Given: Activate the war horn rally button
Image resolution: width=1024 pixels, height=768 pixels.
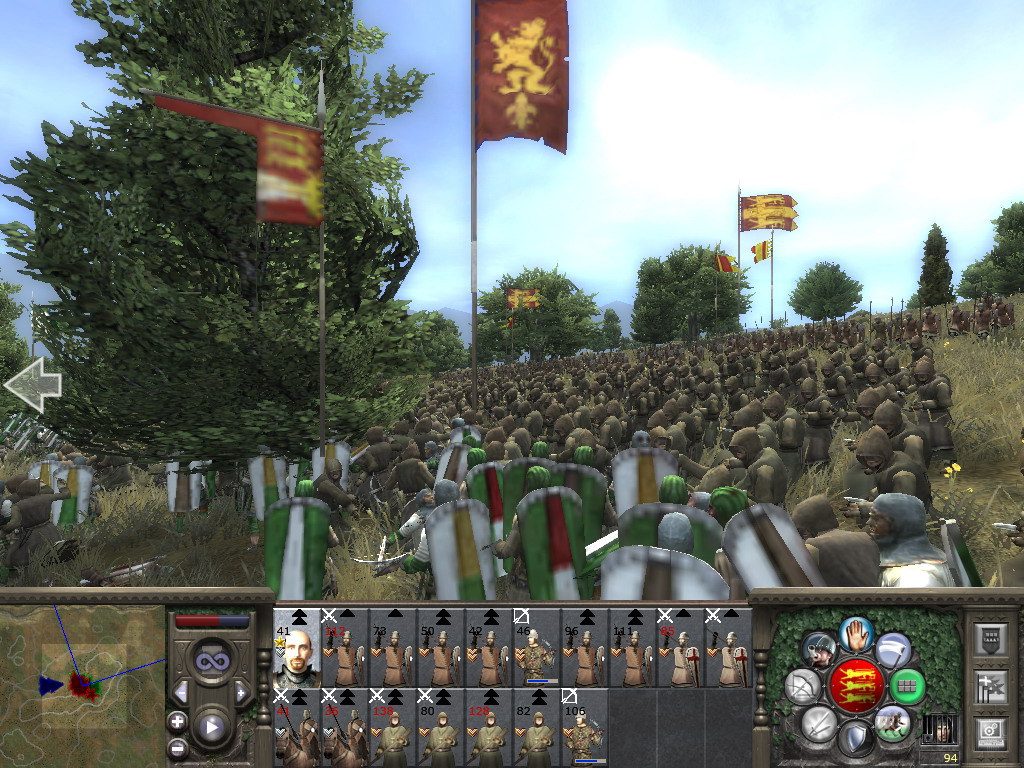Looking at the screenshot, I should [819, 651].
